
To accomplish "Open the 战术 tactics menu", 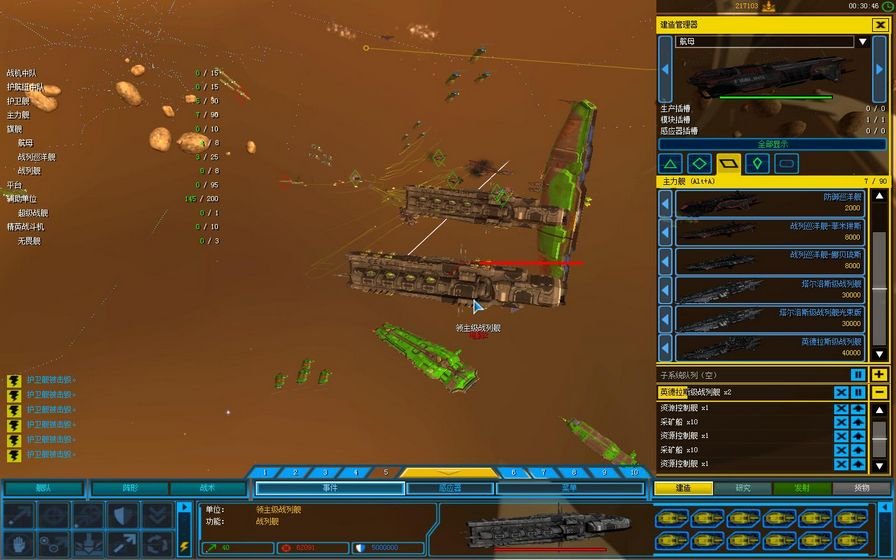I will (x=207, y=488).
